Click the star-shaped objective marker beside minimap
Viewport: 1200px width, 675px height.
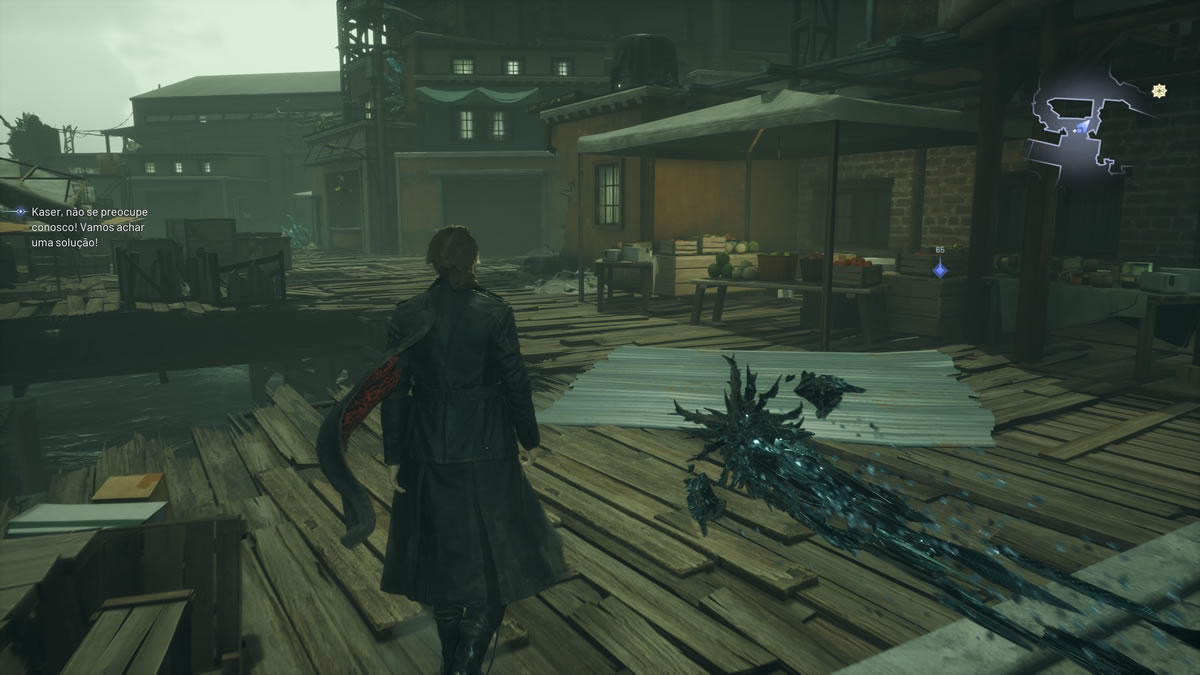pos(1159,91)
